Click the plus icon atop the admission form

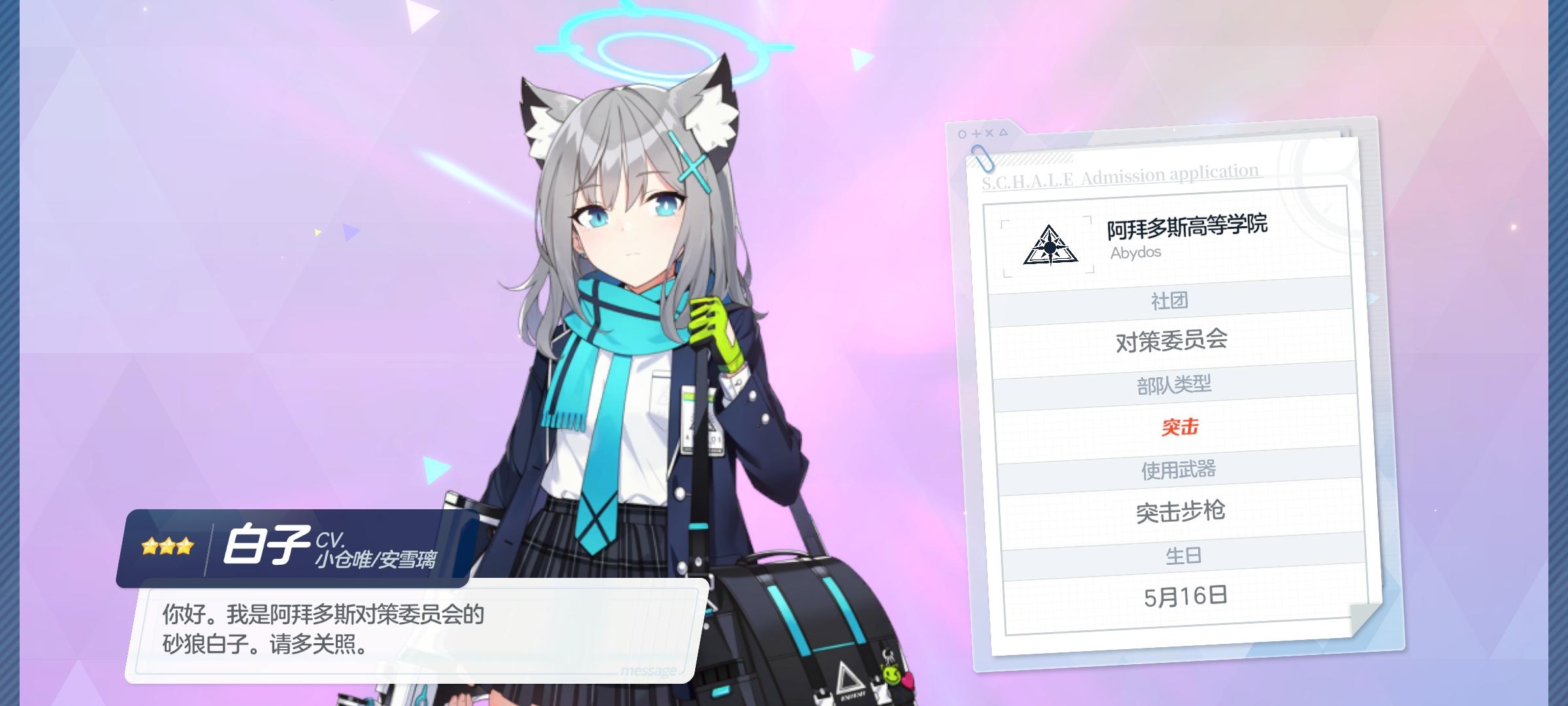coord(976,132)
